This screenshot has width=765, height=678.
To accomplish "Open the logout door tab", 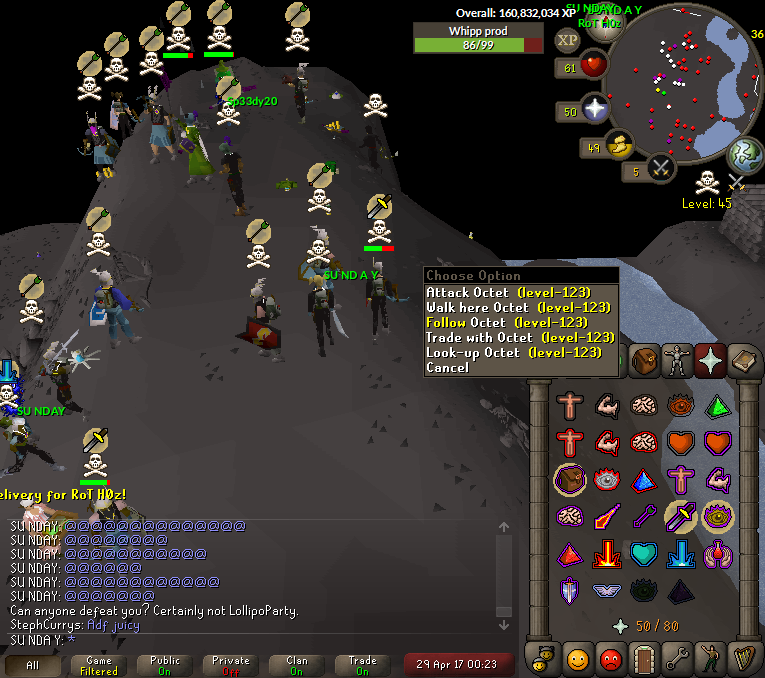I will (x=644, y=658).
